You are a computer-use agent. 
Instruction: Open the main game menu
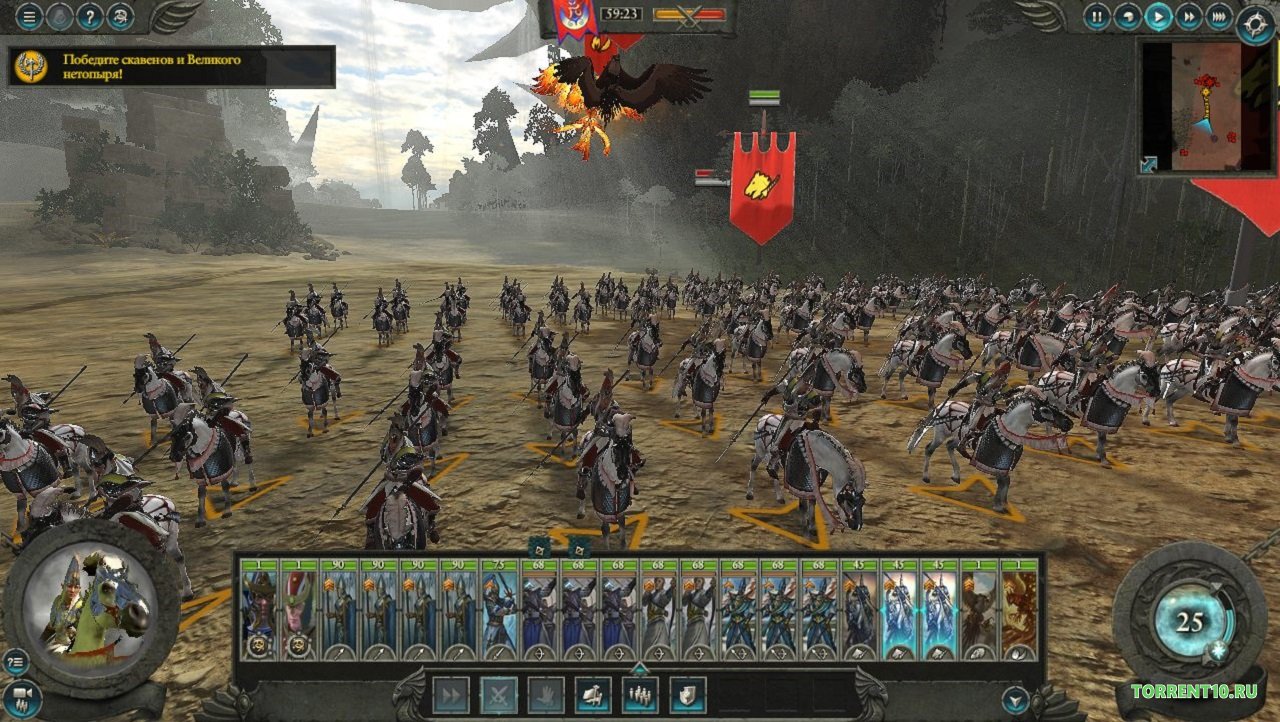(30, 16)
